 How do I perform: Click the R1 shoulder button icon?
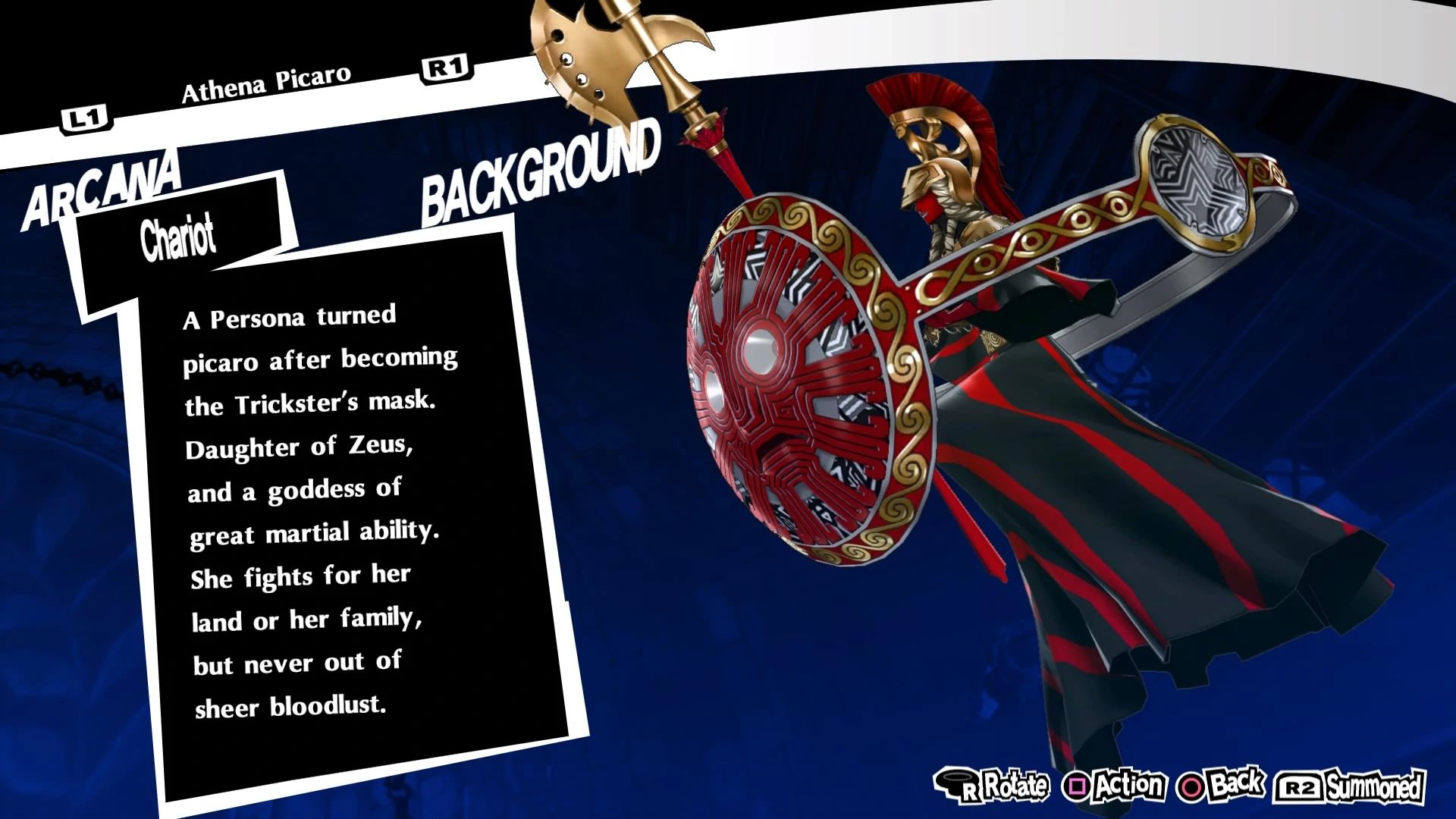[x=445, y=68]
